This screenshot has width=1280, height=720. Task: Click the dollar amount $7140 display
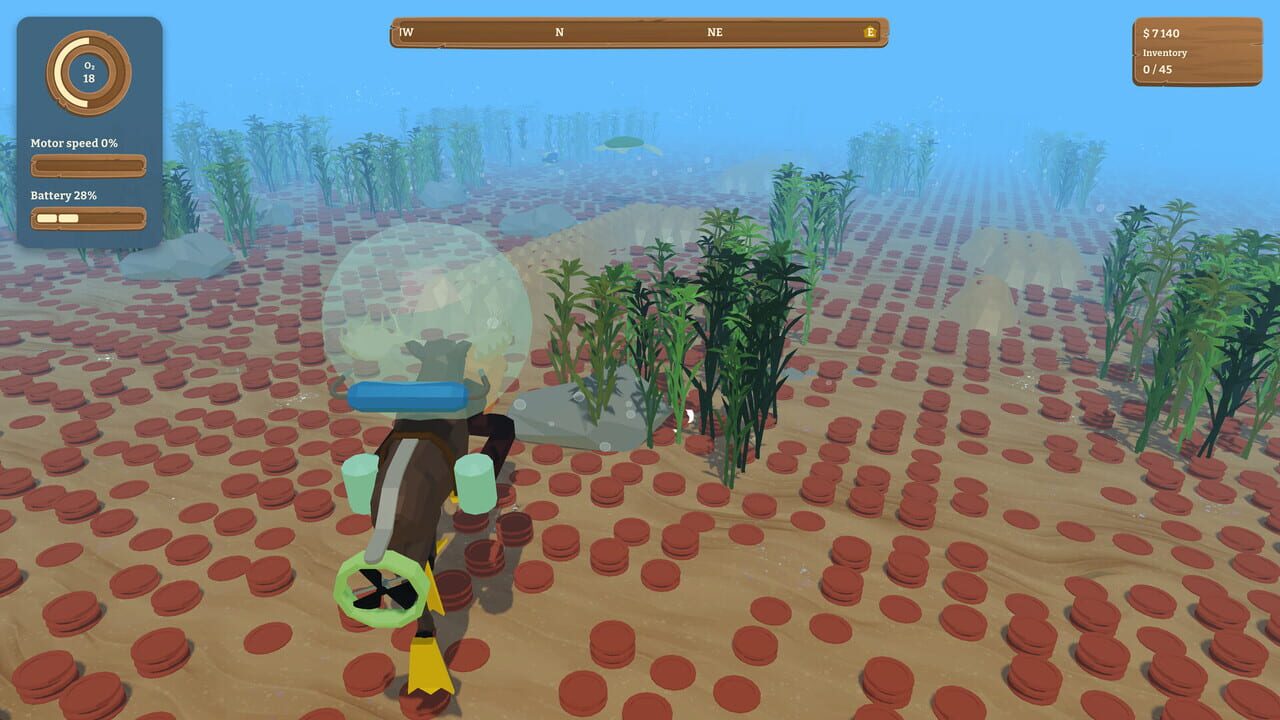1160,33
